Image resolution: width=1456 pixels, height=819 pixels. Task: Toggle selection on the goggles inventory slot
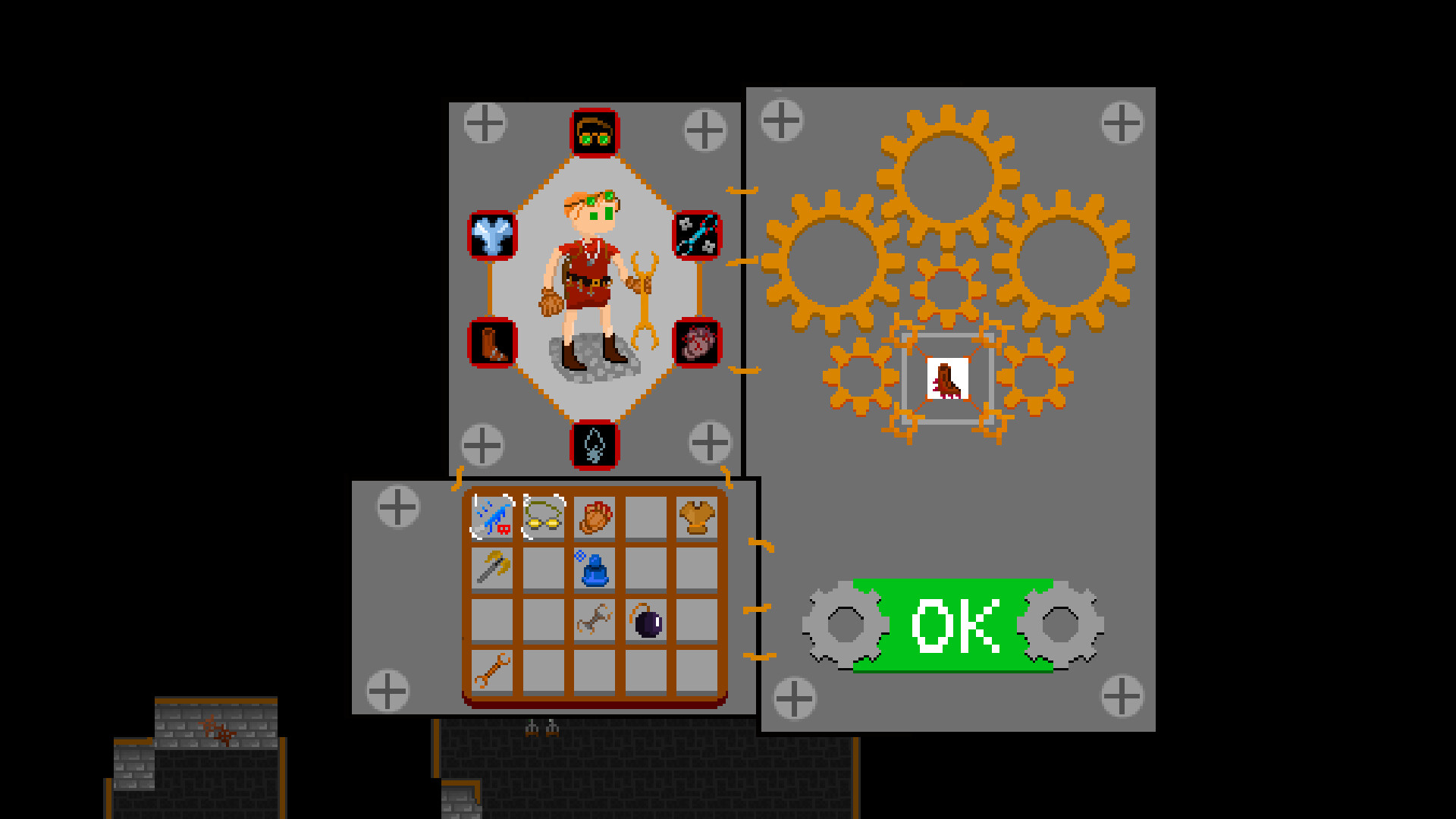click(542, 516)
